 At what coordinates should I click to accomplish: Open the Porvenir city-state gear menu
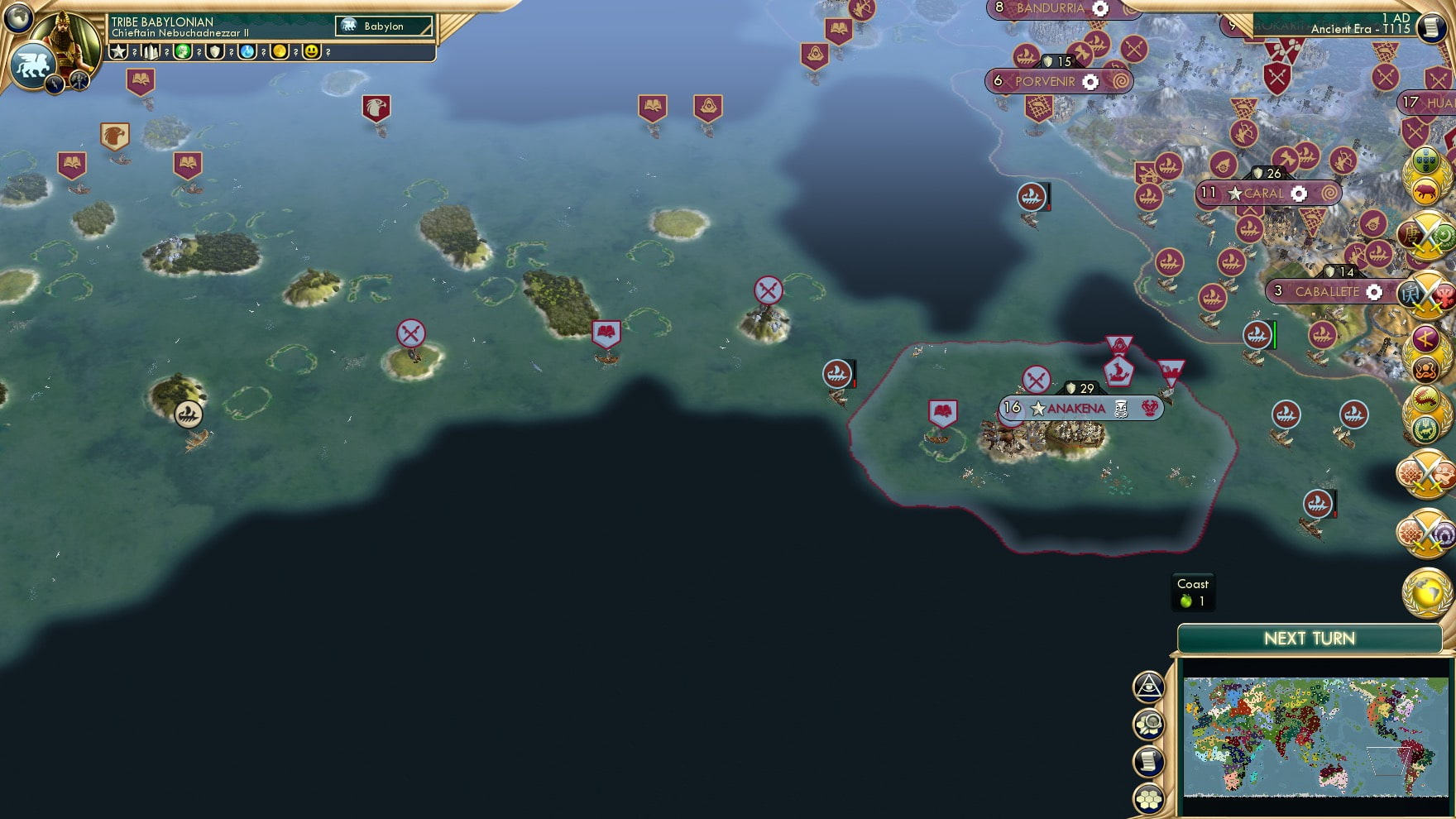tap(1092, 82)
